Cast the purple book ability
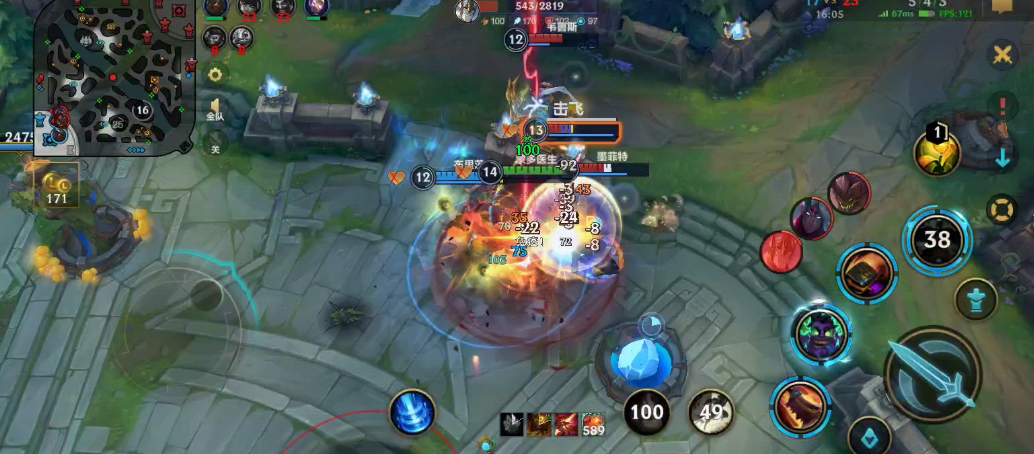 coord(867,272)
